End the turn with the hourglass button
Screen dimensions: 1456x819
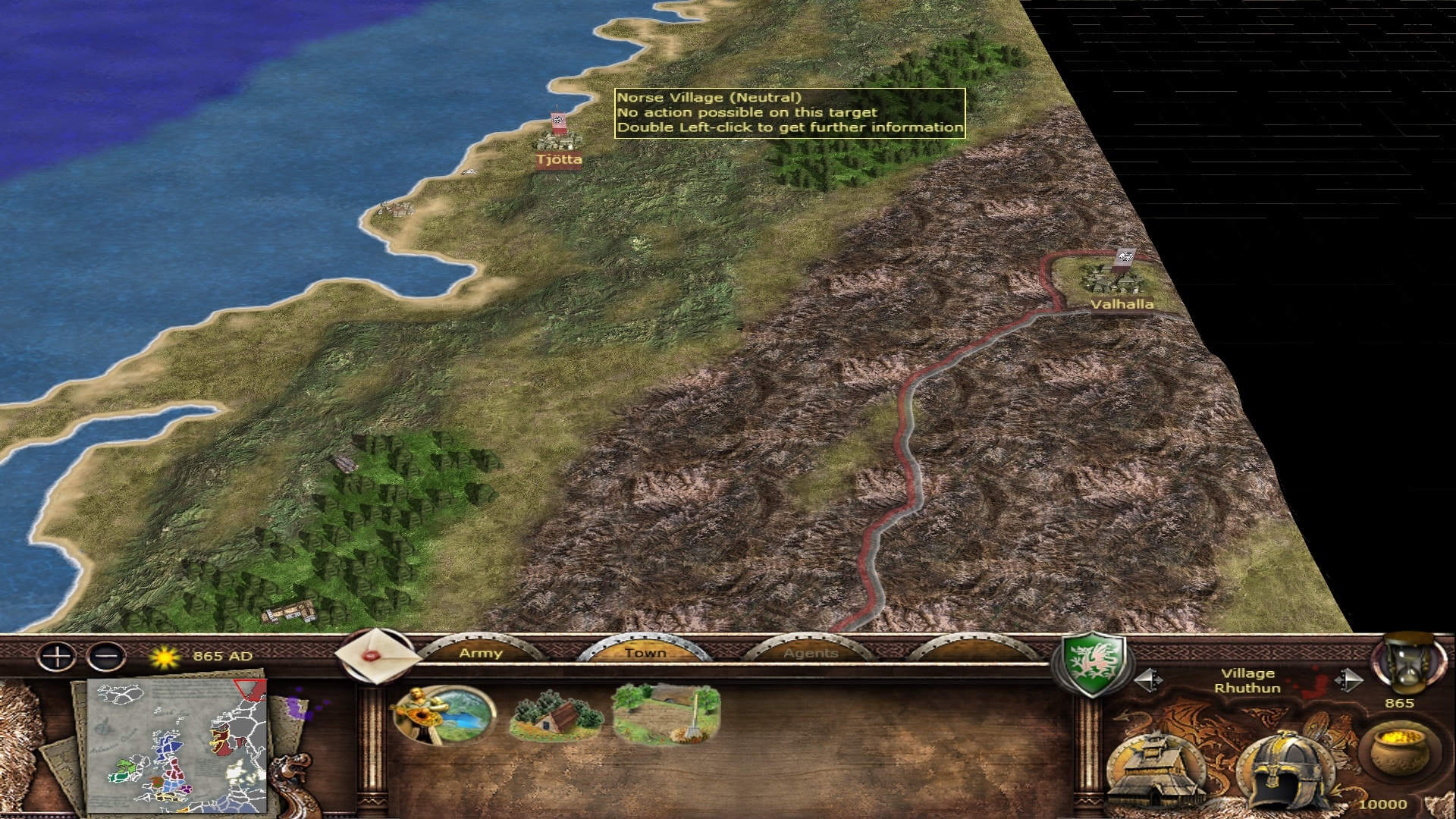pos(1409,664)
